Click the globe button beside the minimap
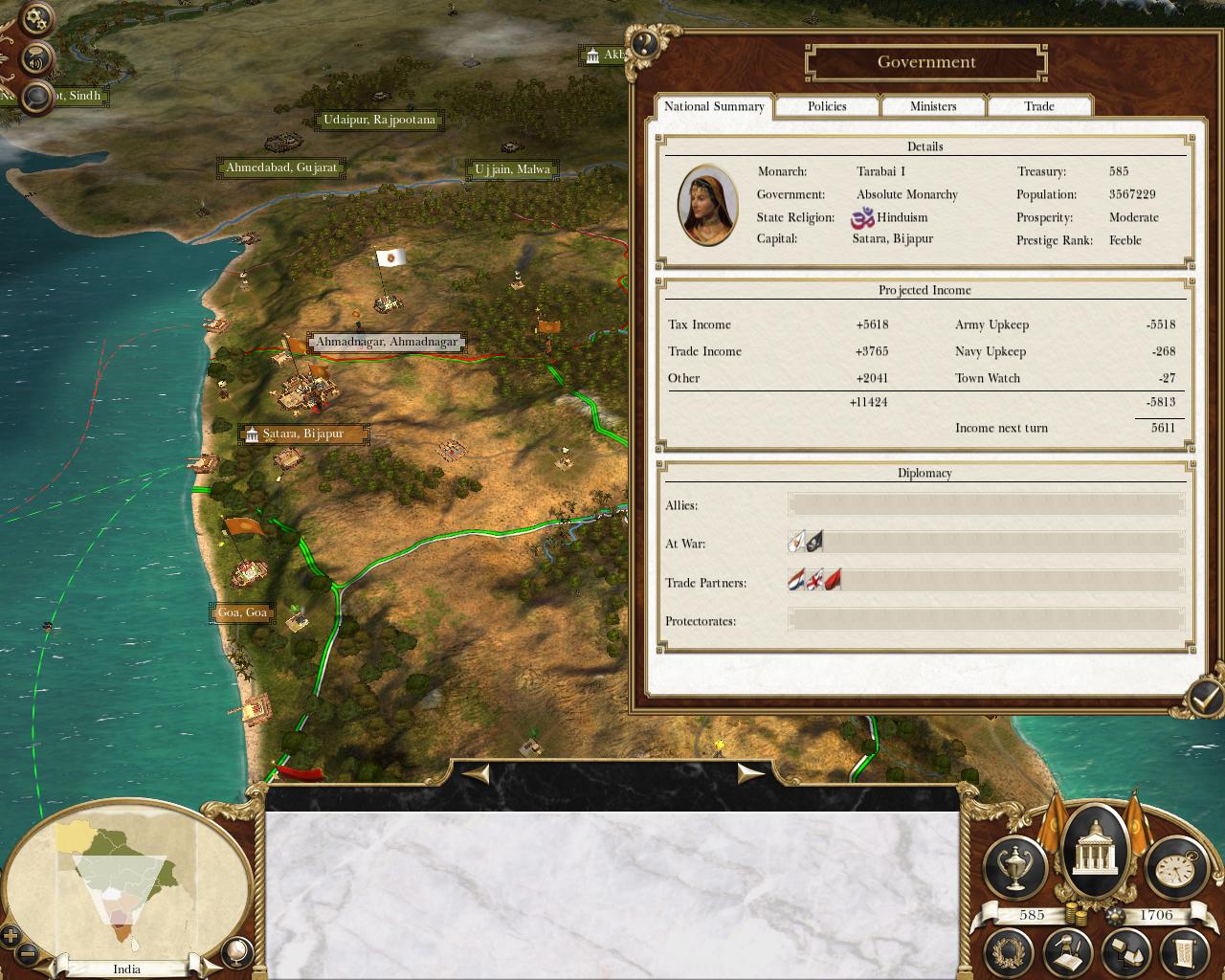Image resolution: width=1225 pixels, height=980 pixels. tap(234, 951)
